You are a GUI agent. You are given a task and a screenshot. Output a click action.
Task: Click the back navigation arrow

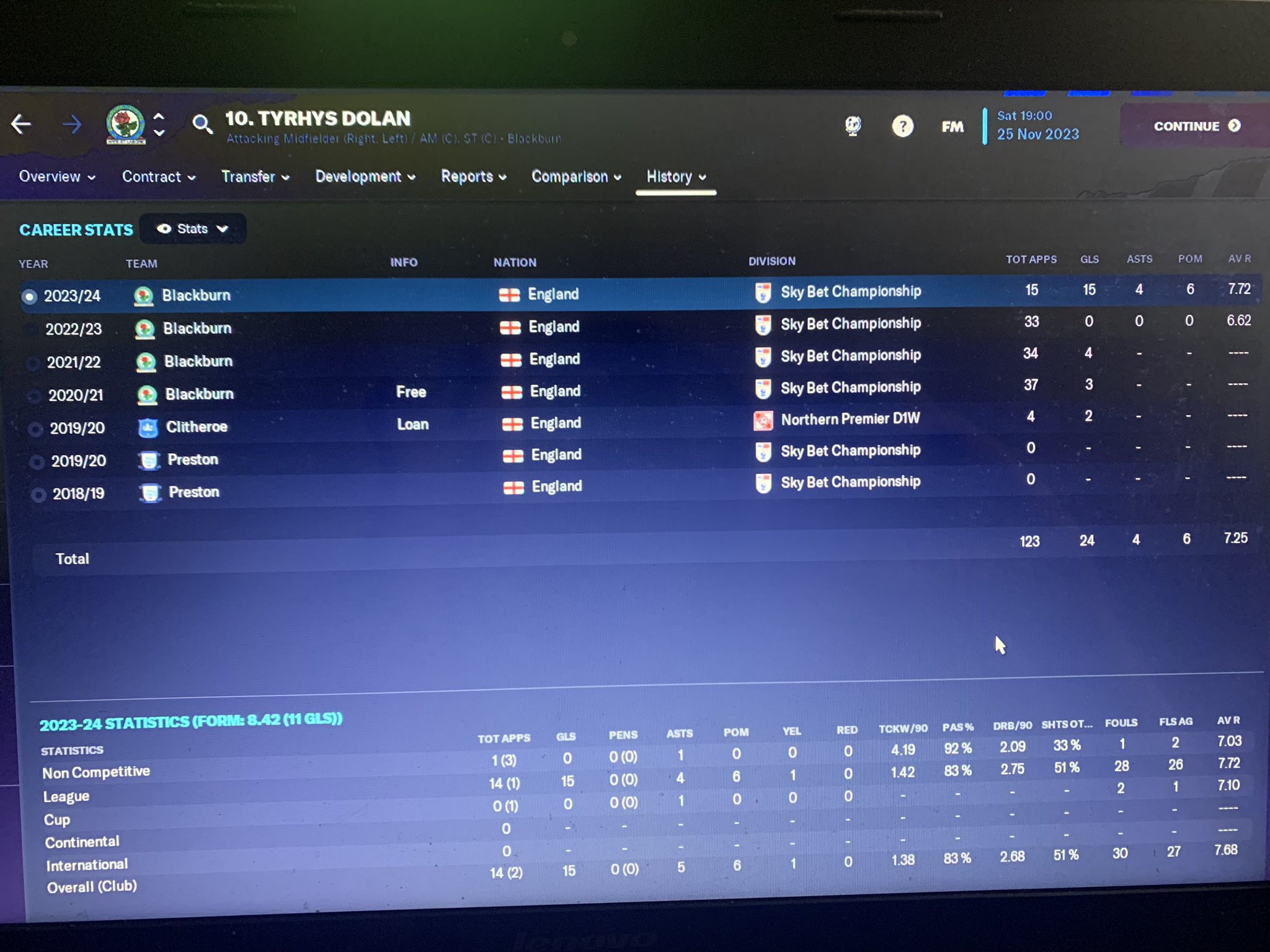click(x=22, y=124)
